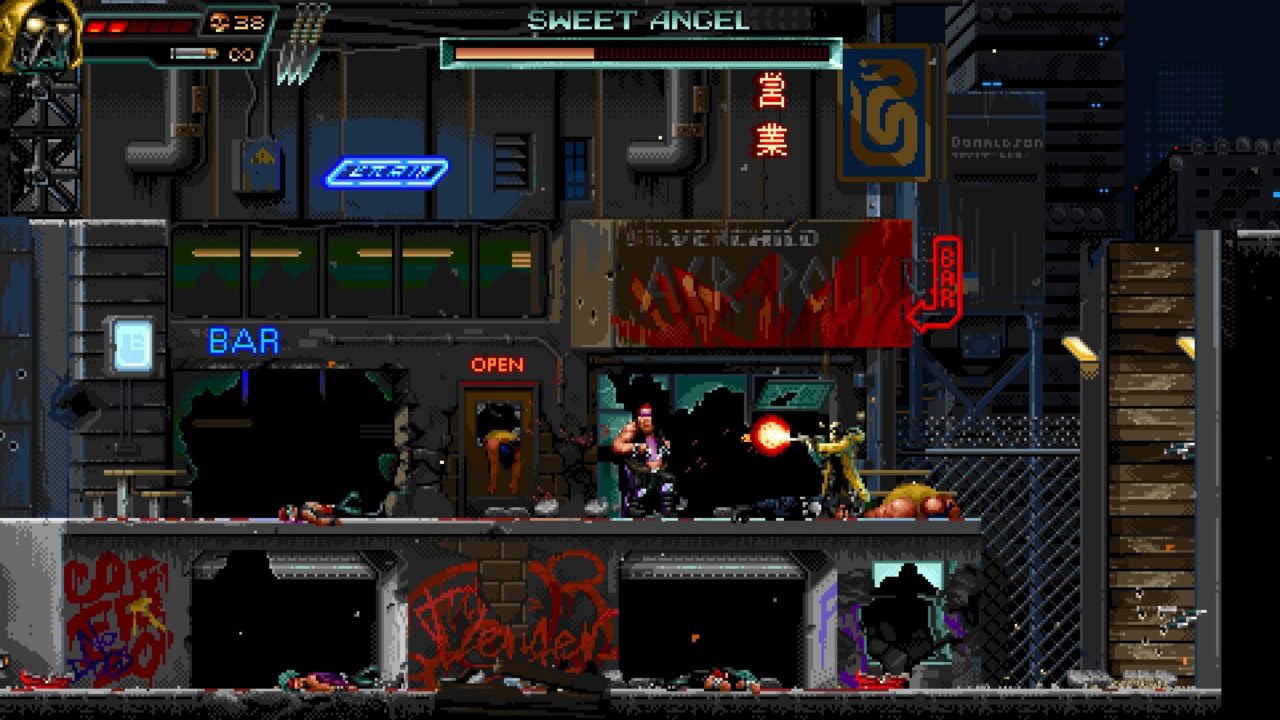
Task: Click the hooded player character portrait
Action: pos(38,36)
